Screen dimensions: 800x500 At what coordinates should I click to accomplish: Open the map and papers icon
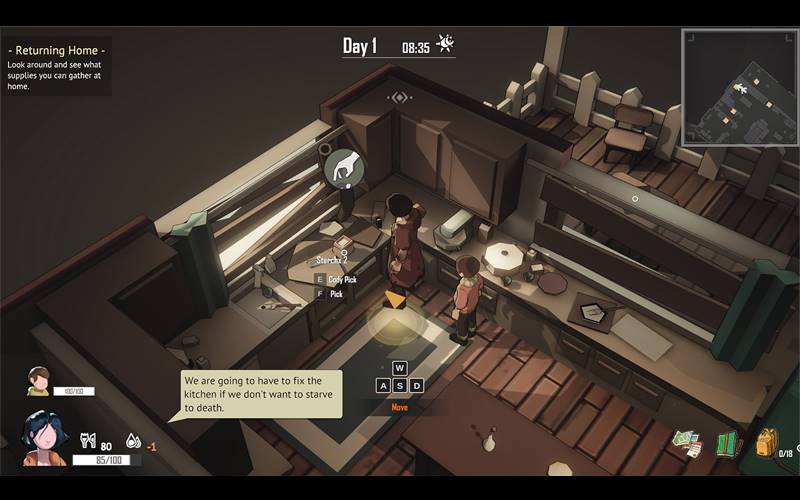click(686, 442)
